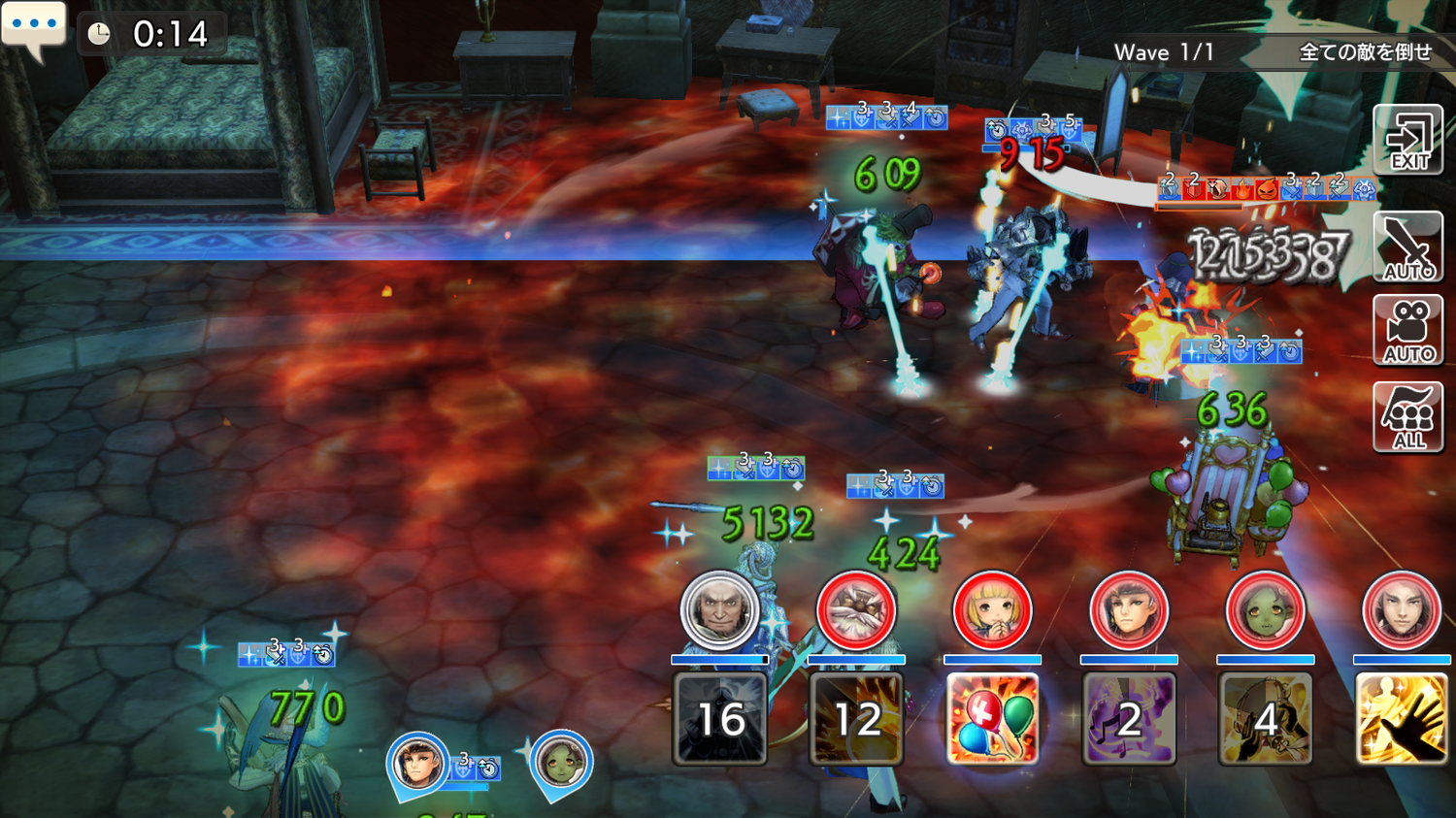Tap the skill with cooldown 12

click(856, 719)
